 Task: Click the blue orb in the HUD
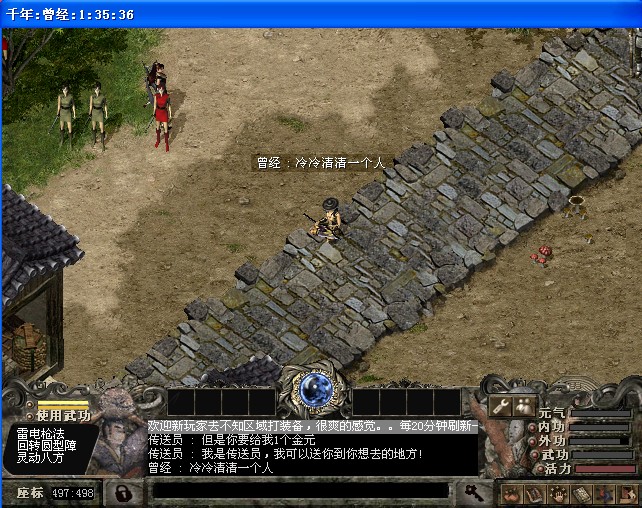318,388
